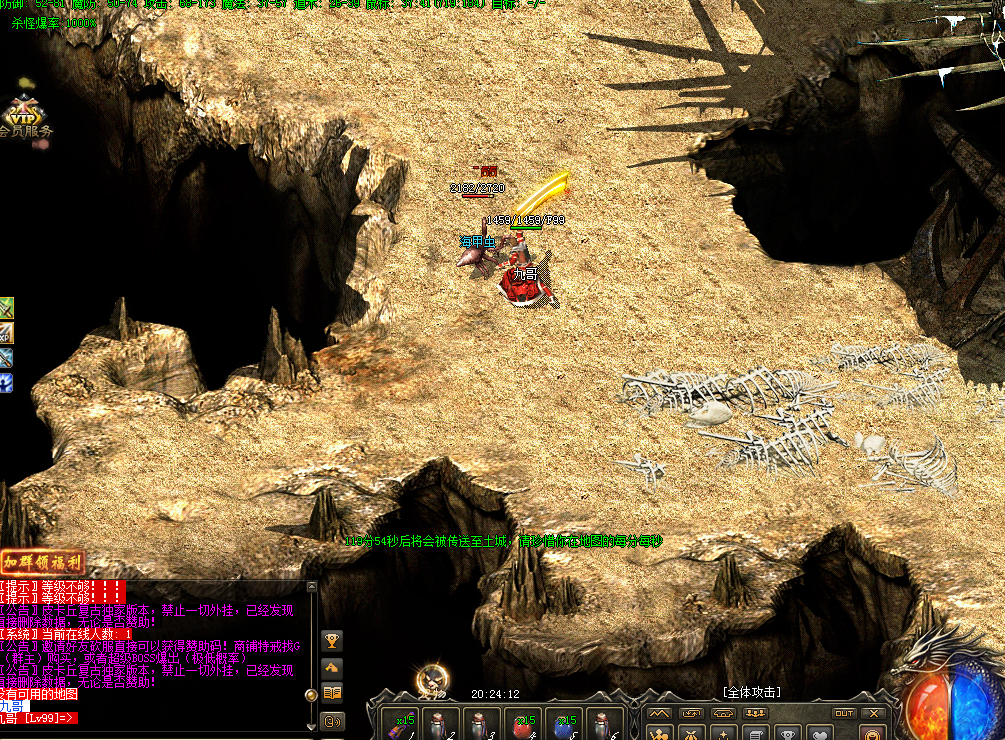Click the 全体攻击 attack mode label
Viewport: 1005px width, 740px height.
[x=751, y=692]
